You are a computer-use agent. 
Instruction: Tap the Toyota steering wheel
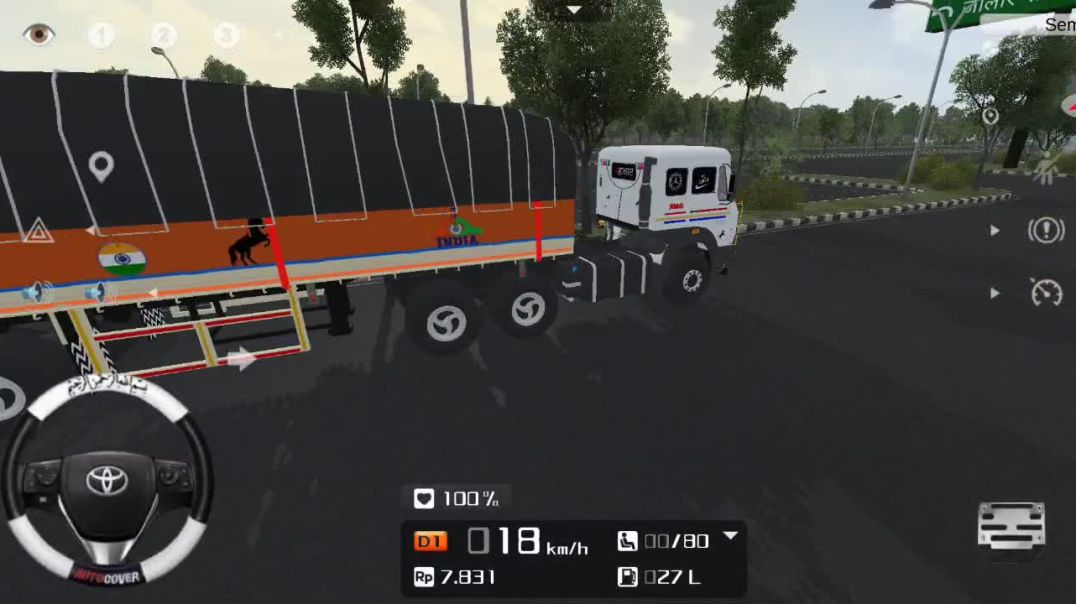tap(106, 482)
